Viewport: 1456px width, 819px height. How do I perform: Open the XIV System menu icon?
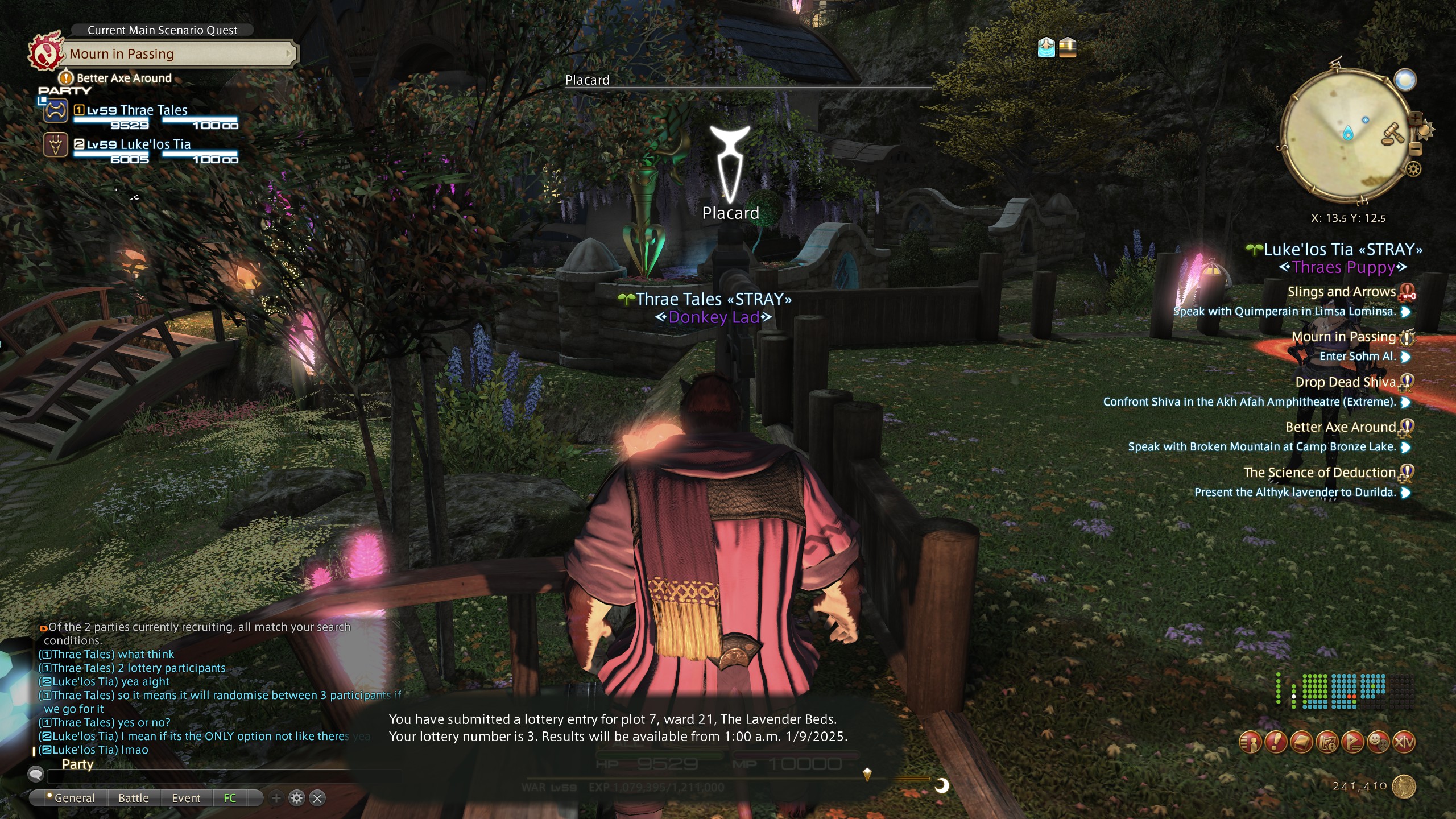point(1404,742)
